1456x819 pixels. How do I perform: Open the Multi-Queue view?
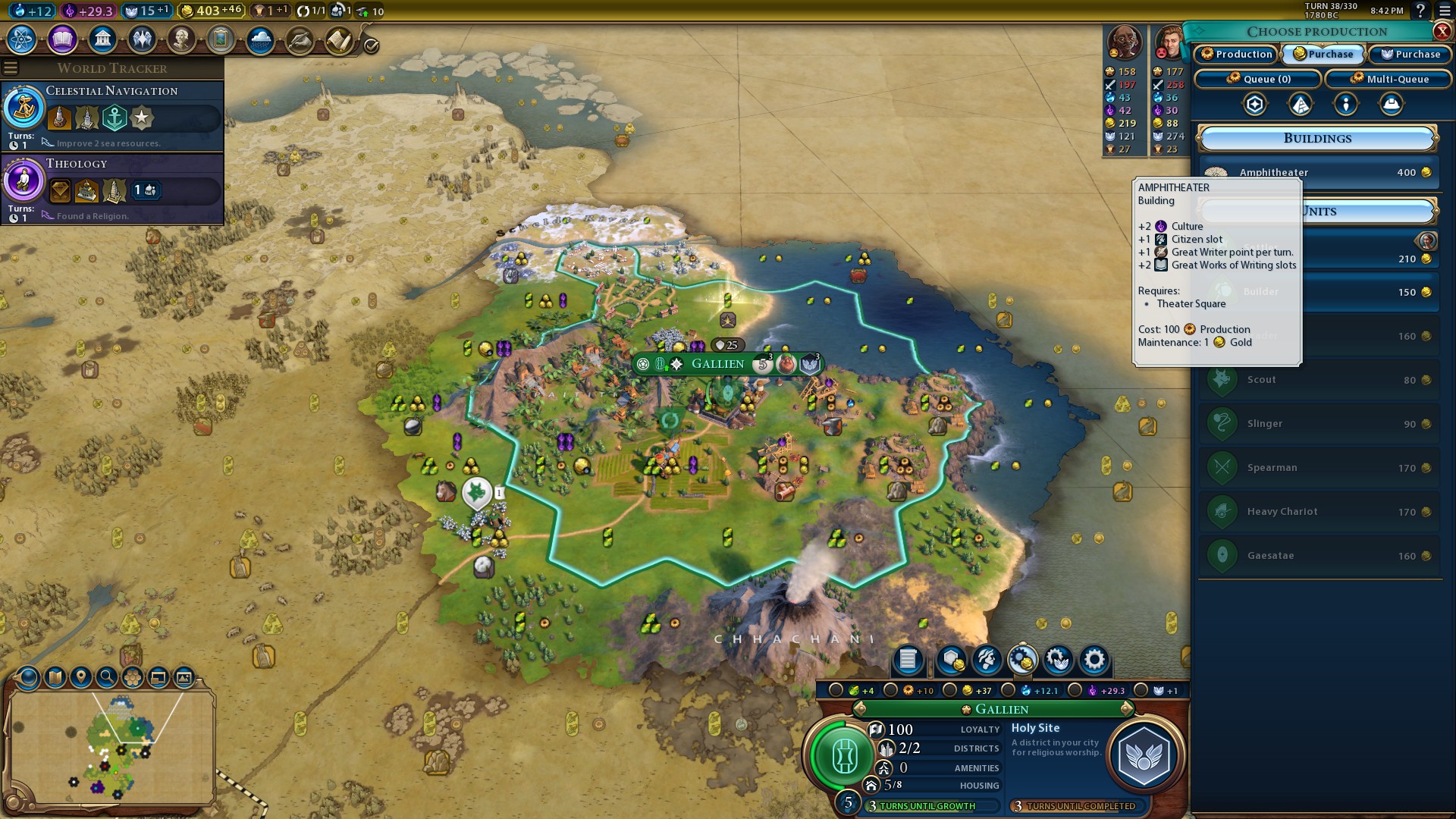coord(1389,79)
